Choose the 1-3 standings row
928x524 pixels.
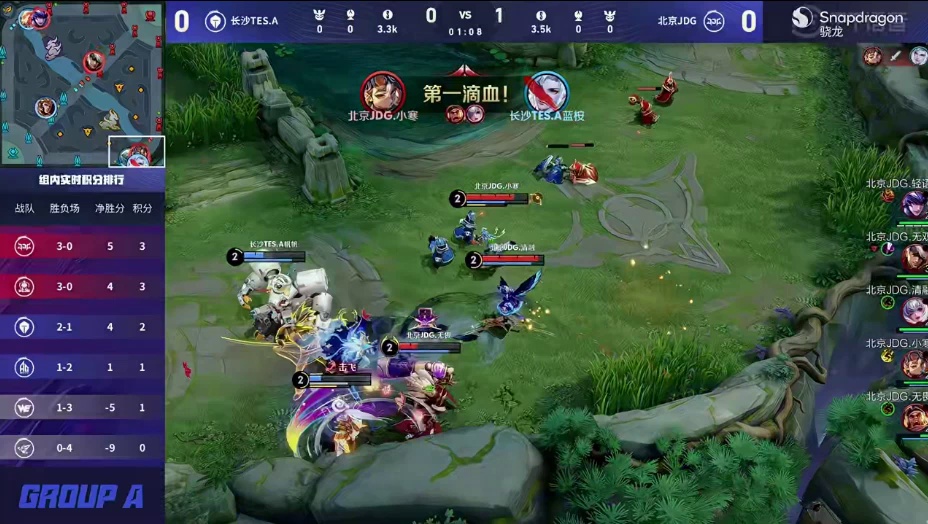coord(82,407)
